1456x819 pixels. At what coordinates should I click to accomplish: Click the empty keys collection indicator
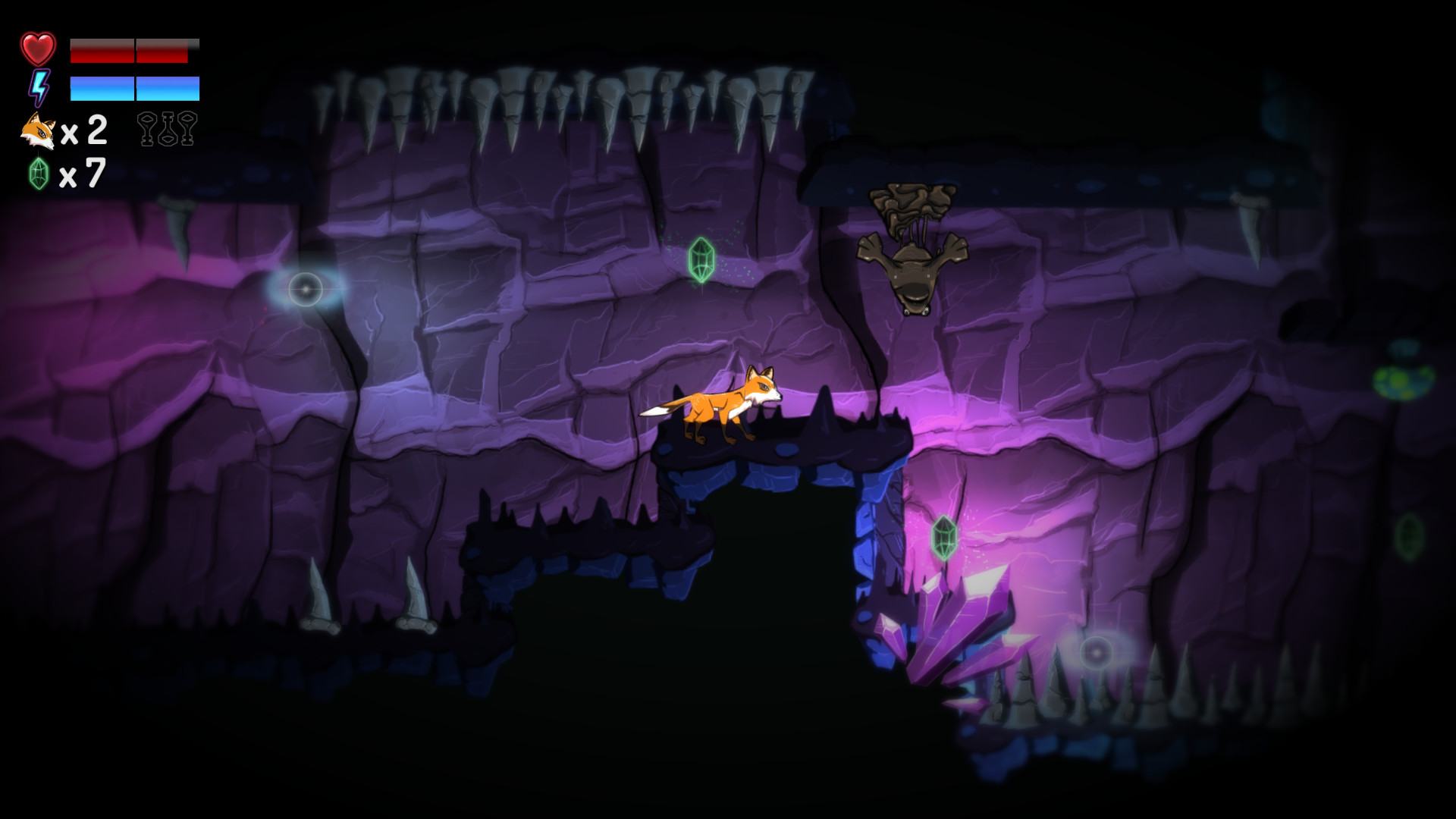[167, 128]
